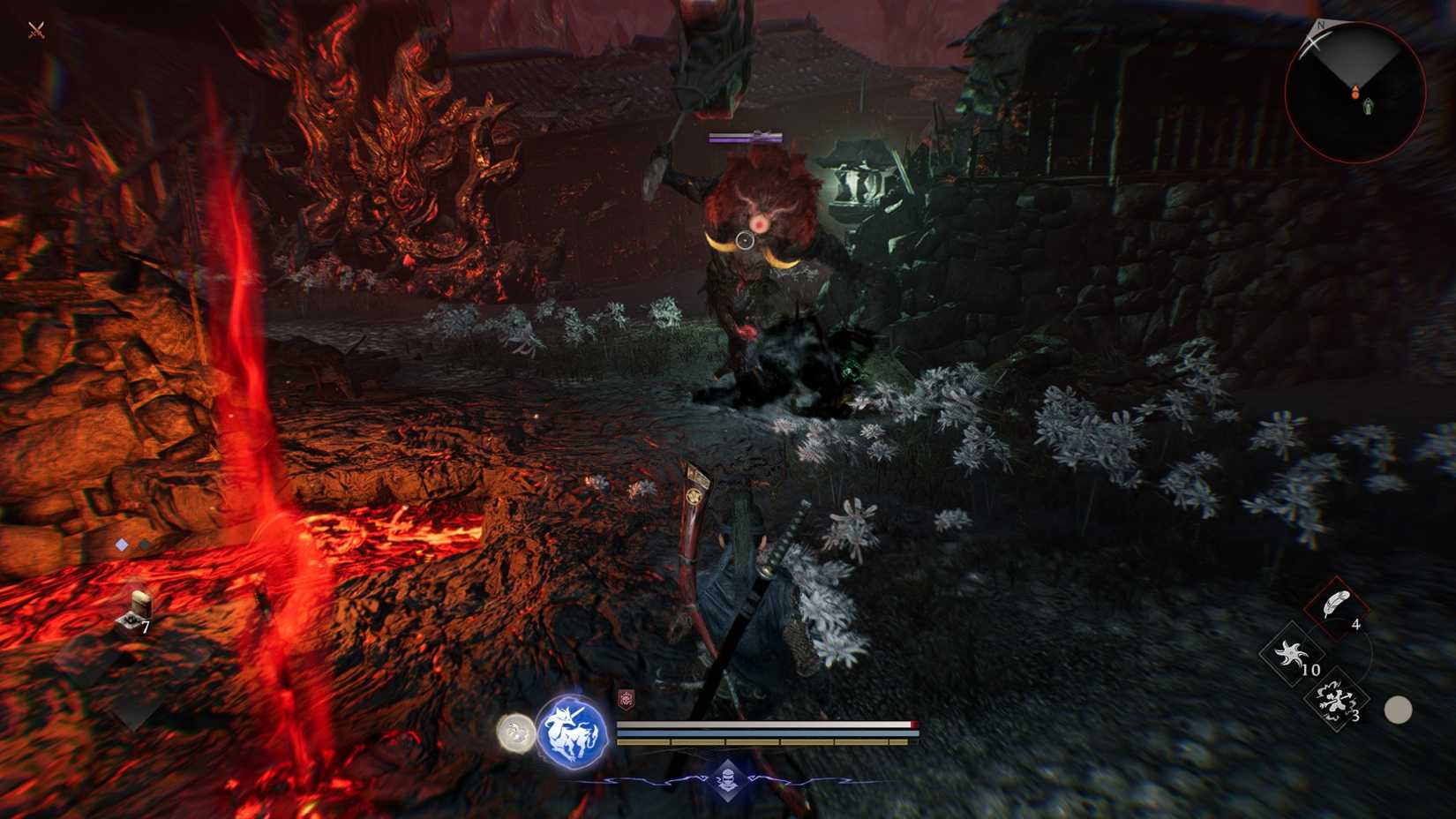The image size is (1456, 819).
Task: Click the dark diamond buff slot next to the blue one
Action: [x=144, y=545]
